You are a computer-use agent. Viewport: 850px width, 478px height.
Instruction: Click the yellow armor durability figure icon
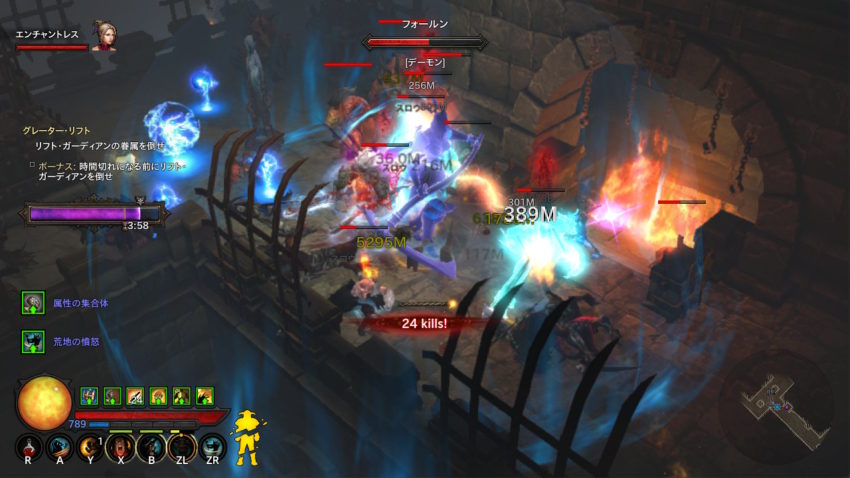[246, 437]
